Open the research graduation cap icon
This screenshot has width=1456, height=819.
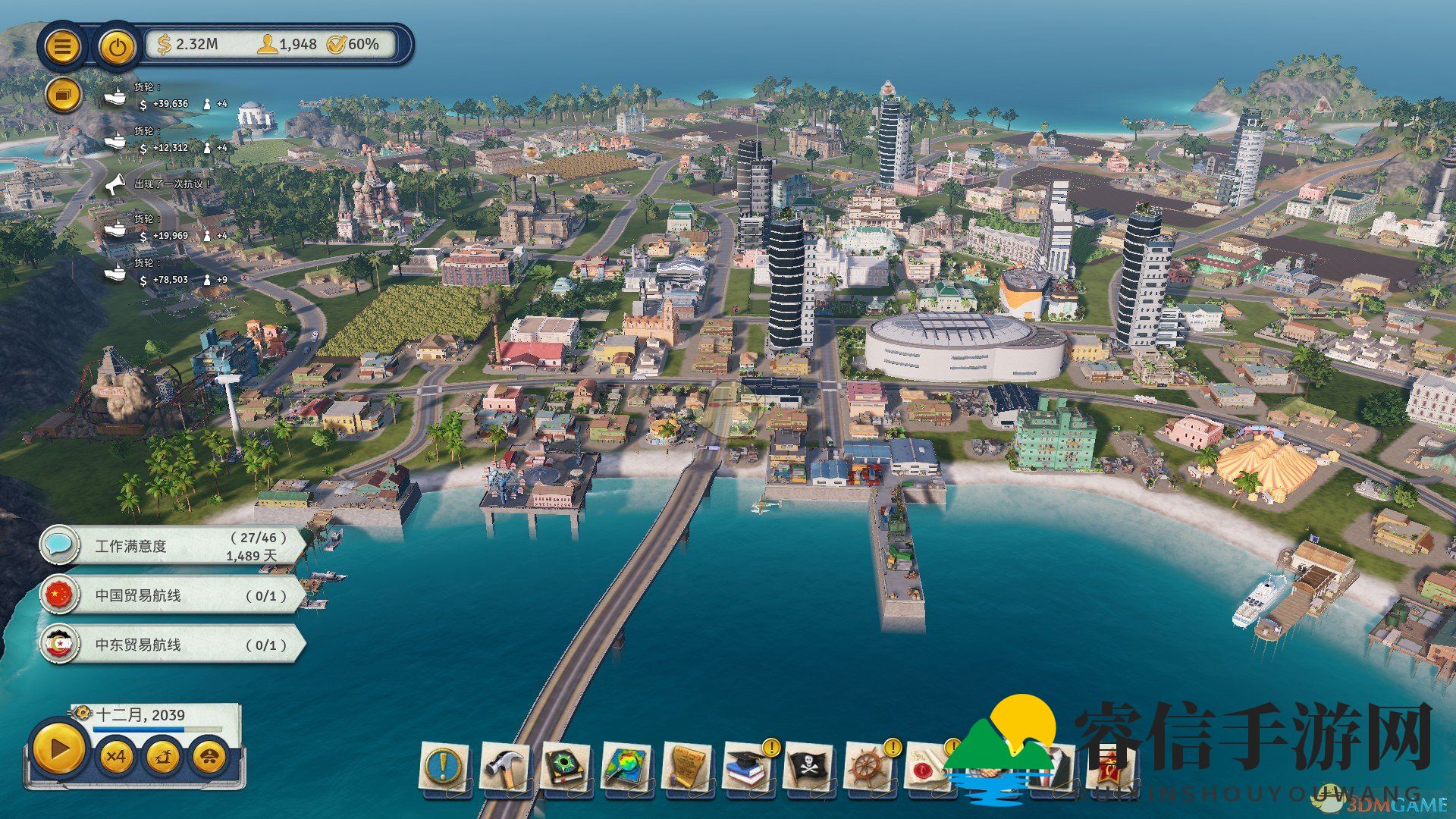click(x=747, y=767)
